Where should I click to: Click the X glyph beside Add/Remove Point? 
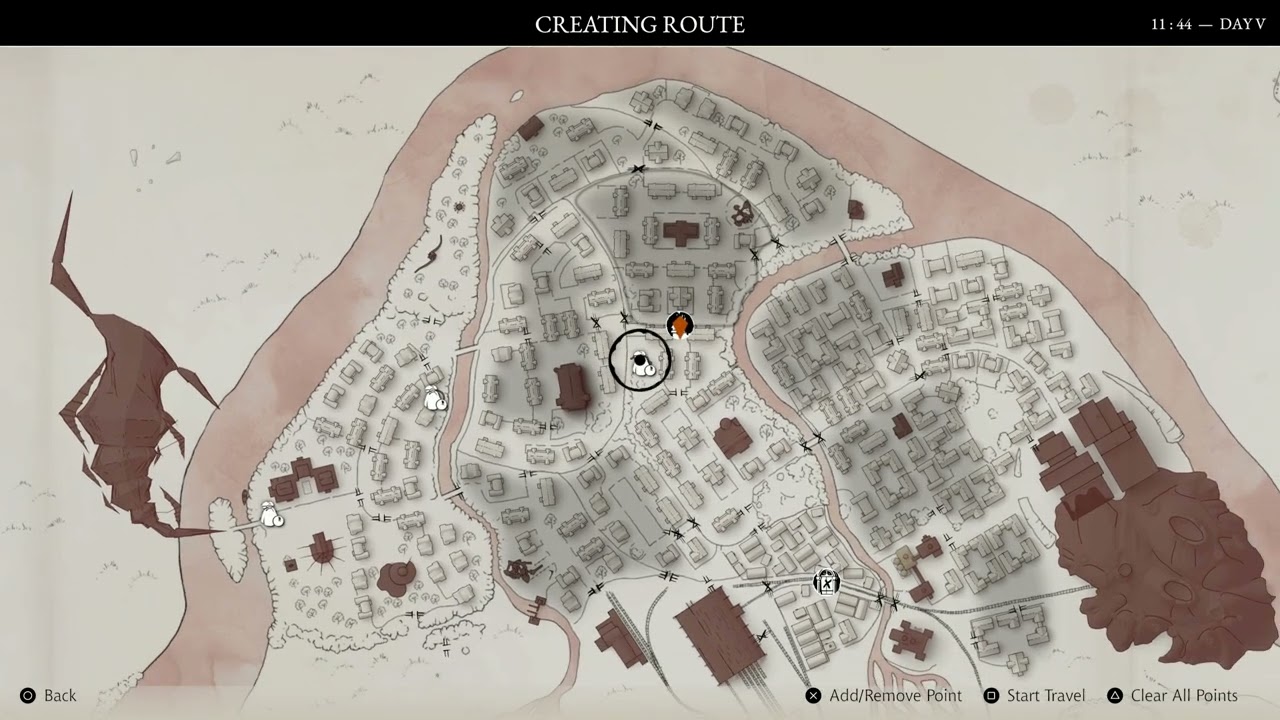[x=814, y=695]
